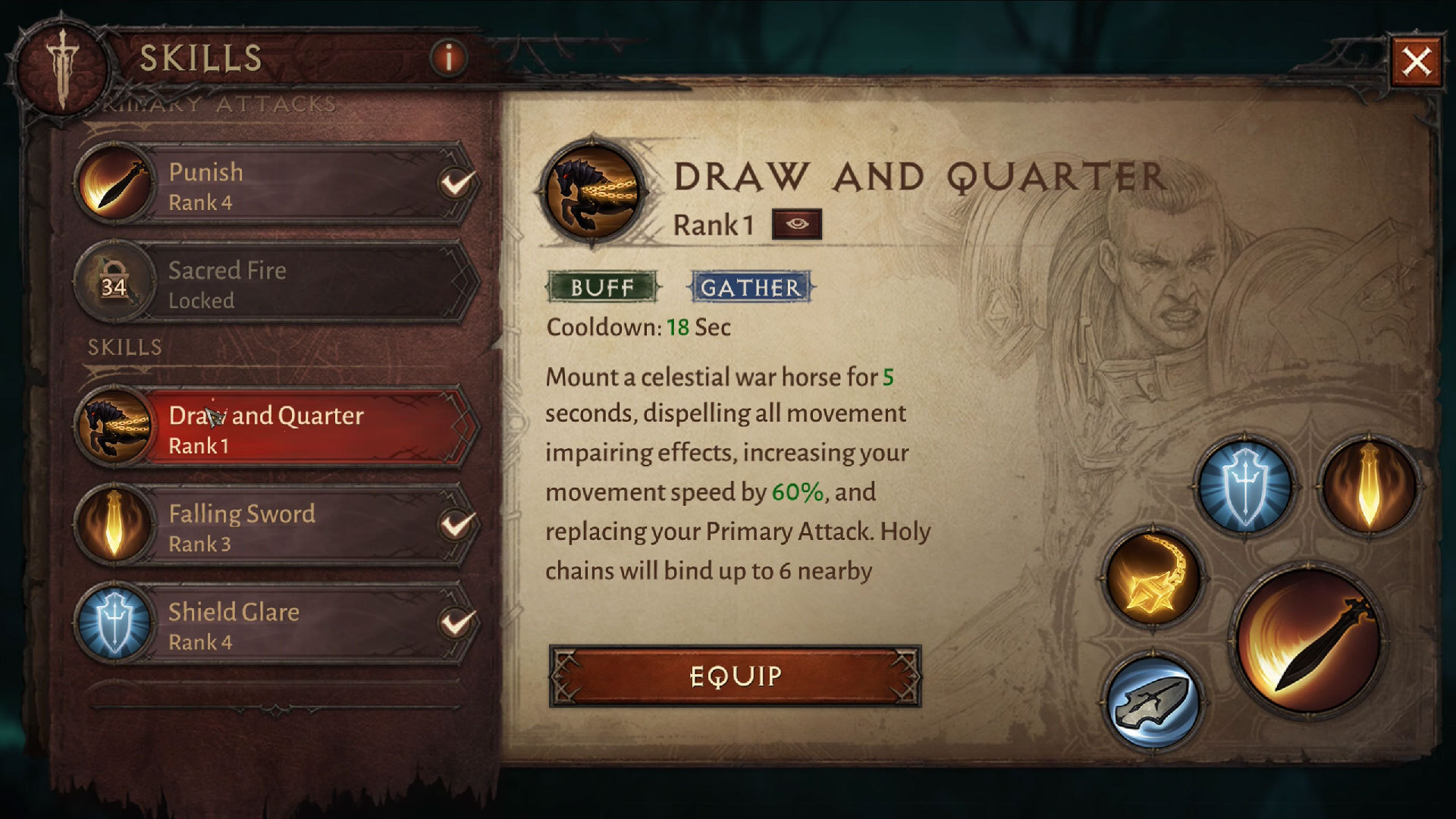Click the Falling Sword slot in skill wheel
Image resolution: width=1456 pixels, height=819 pixels.
(x=1369, y=486)
